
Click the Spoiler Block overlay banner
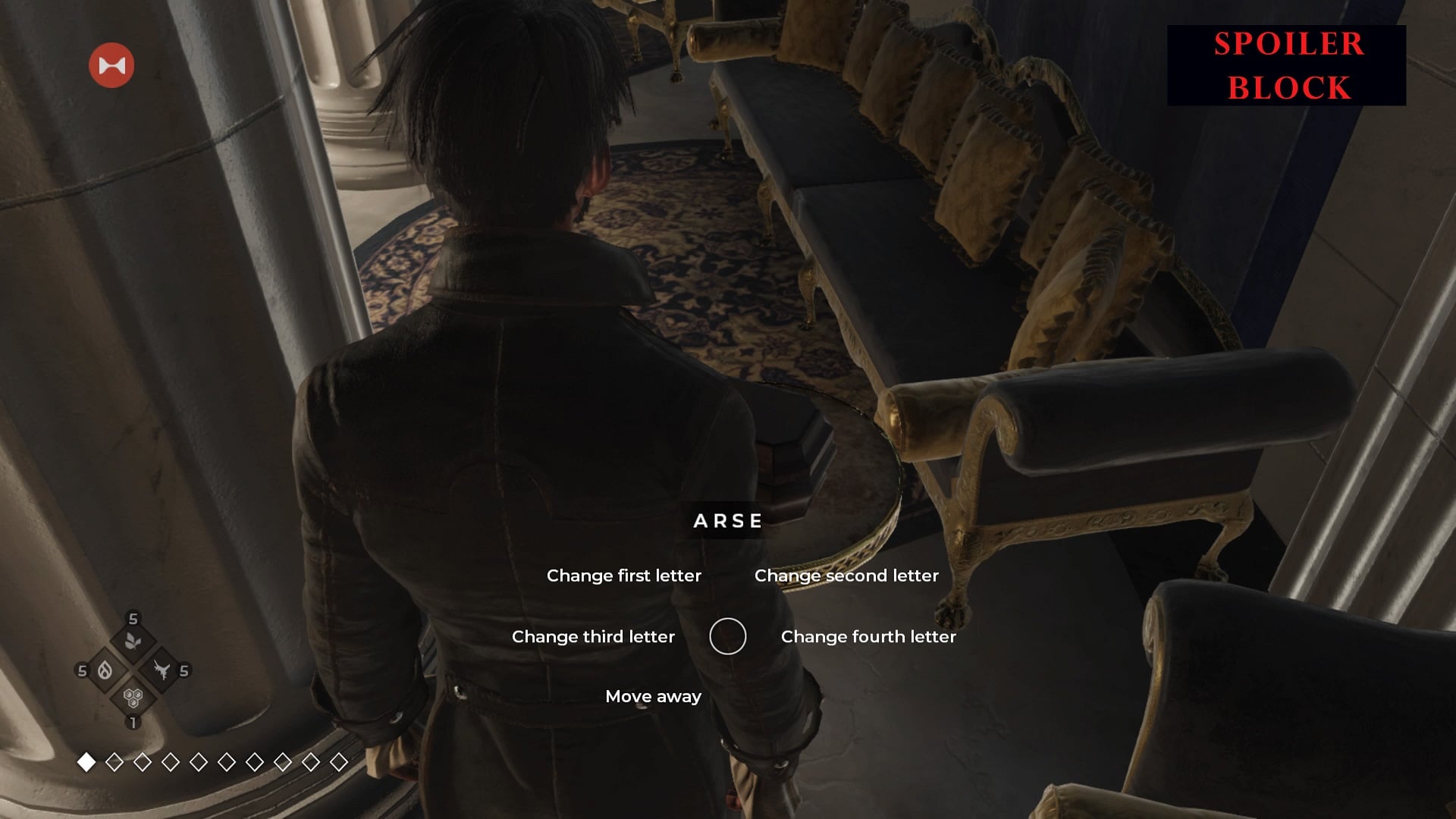coord(1286,65)
